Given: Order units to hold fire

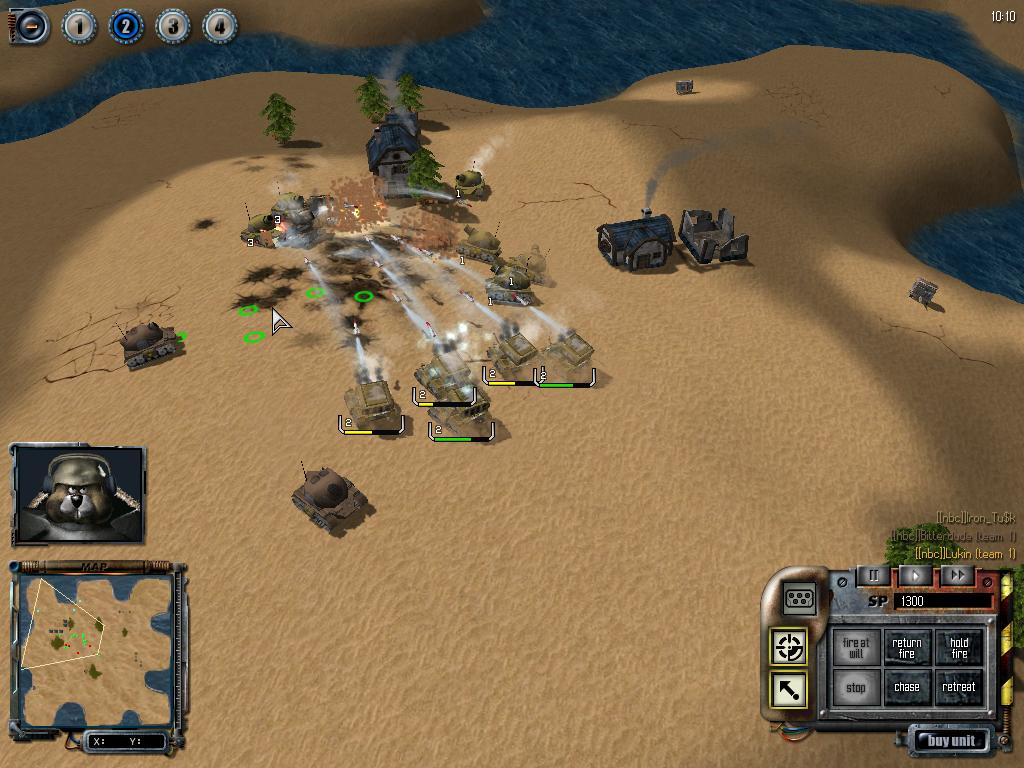Looking at the screenshot, I should 959,649.
